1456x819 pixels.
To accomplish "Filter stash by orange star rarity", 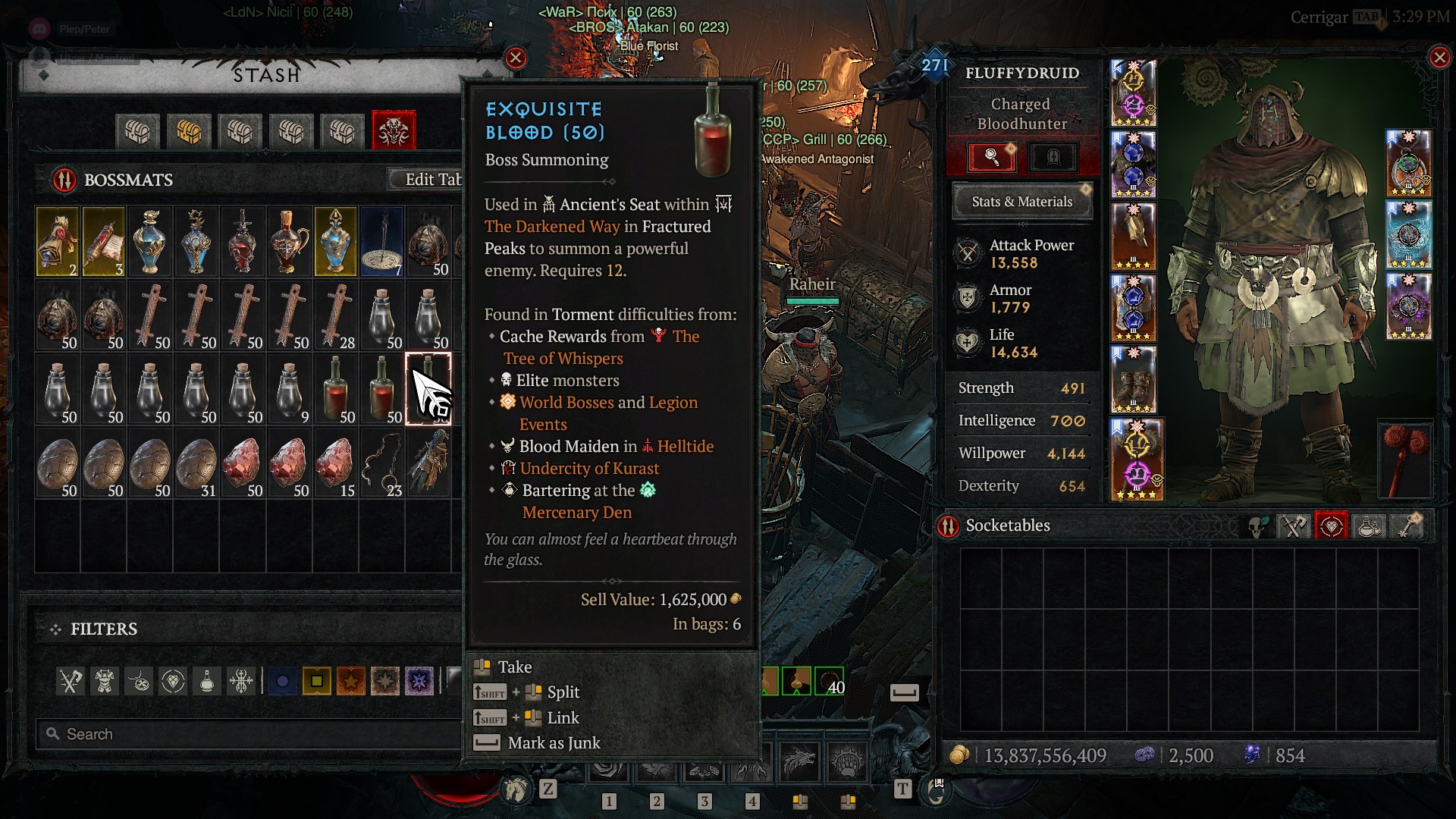I will coord(350,681).
